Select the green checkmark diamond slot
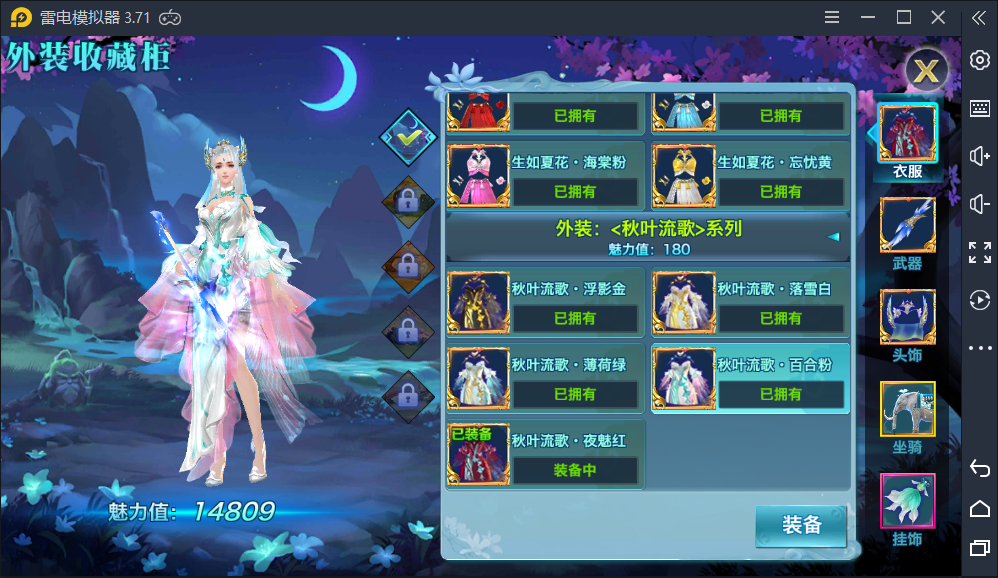The image size is (998, 578). point(408,133)
